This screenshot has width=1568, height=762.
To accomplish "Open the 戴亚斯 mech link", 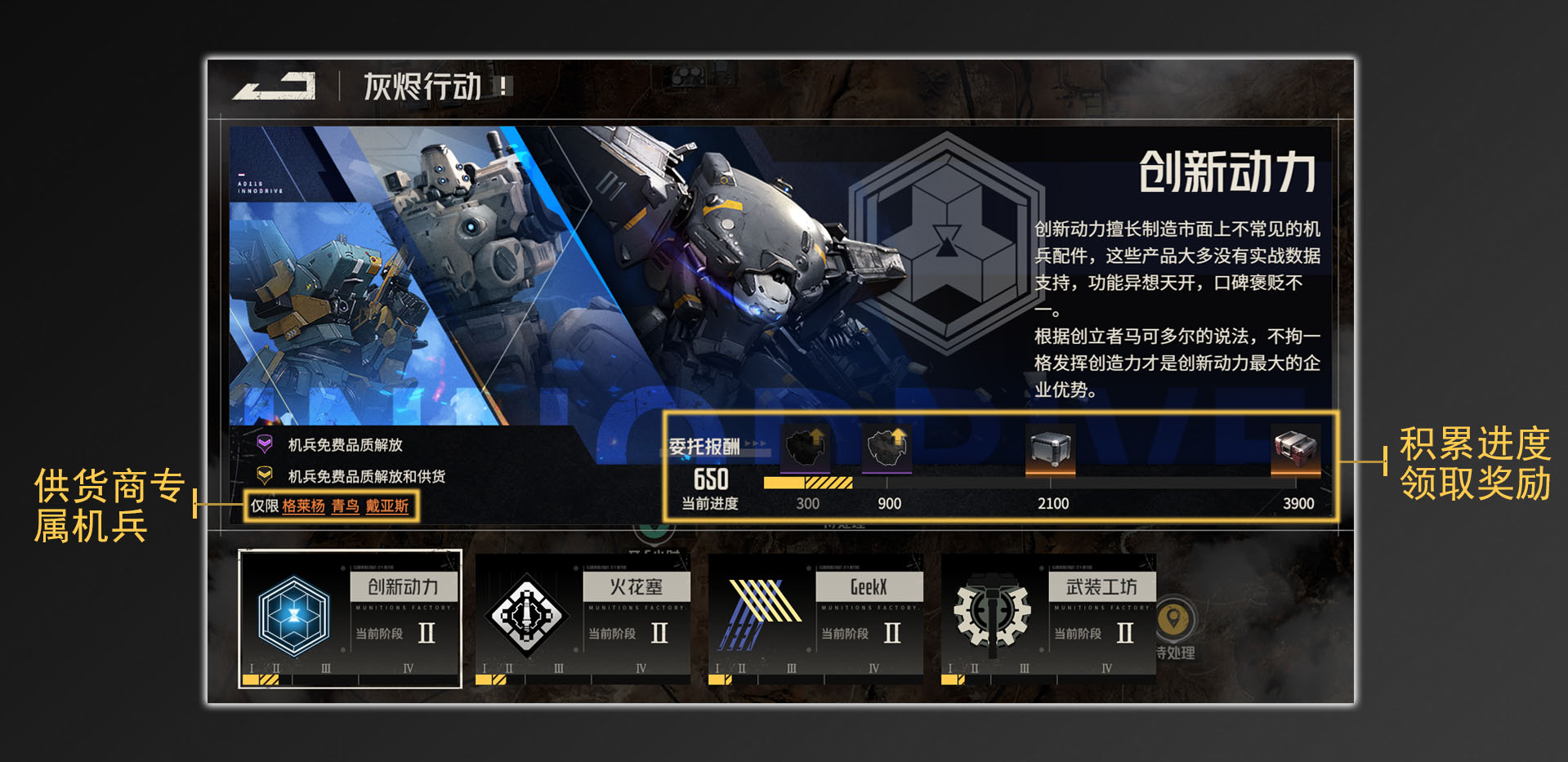I will [x=391, y=506].
